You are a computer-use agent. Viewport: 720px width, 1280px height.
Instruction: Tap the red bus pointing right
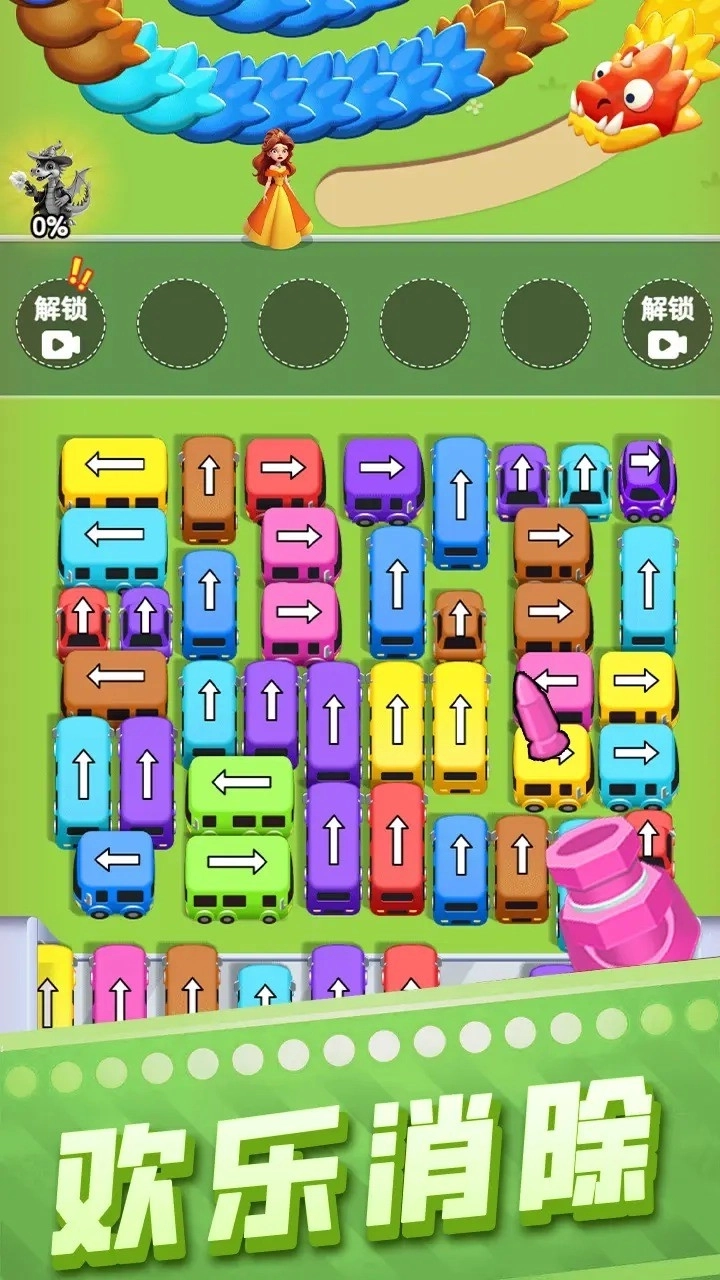point(284,467)
